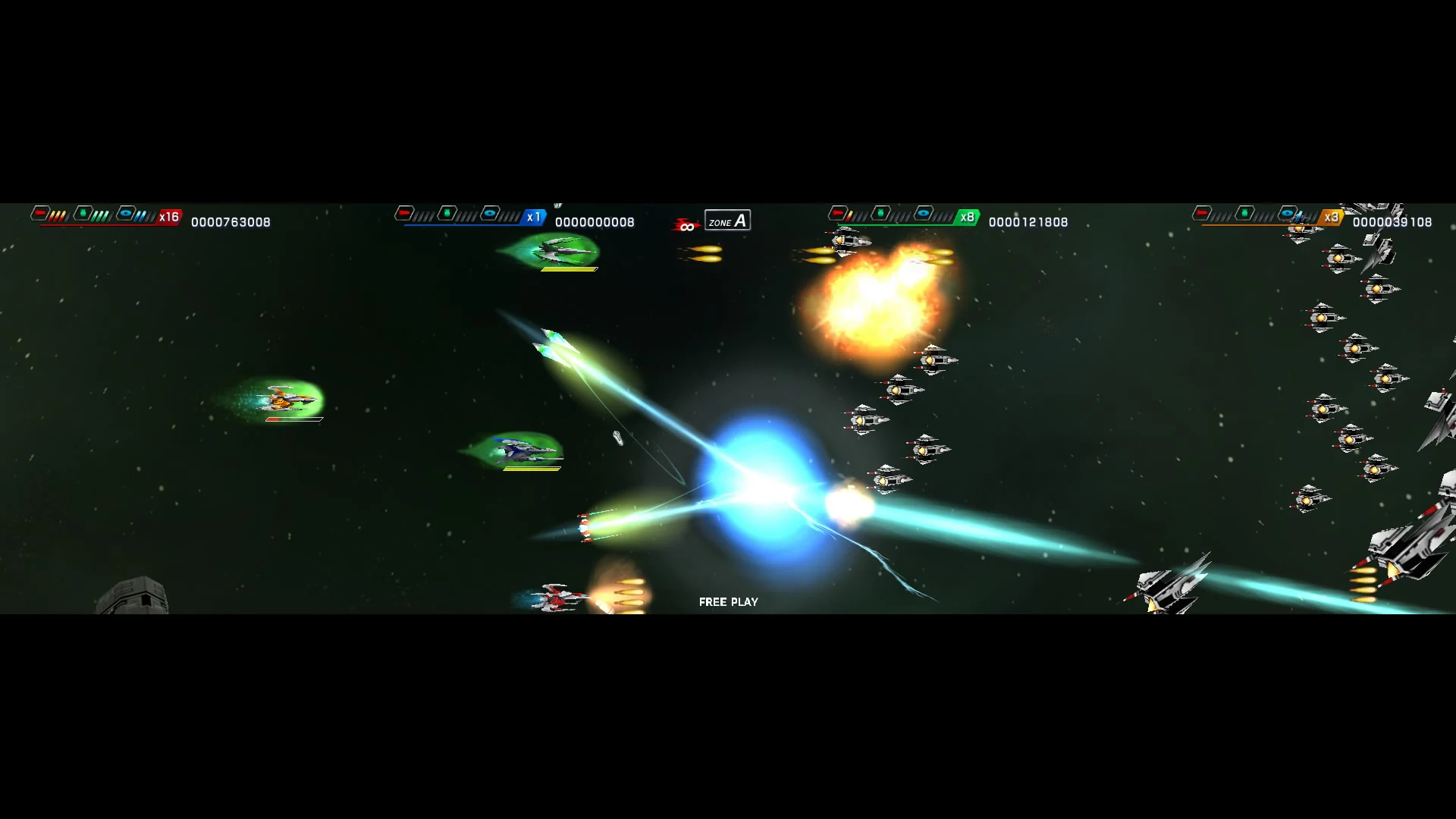Click the FREE PLAY label
The height and width of the screenshot is (819, 1456).
[x=728, y=602]
